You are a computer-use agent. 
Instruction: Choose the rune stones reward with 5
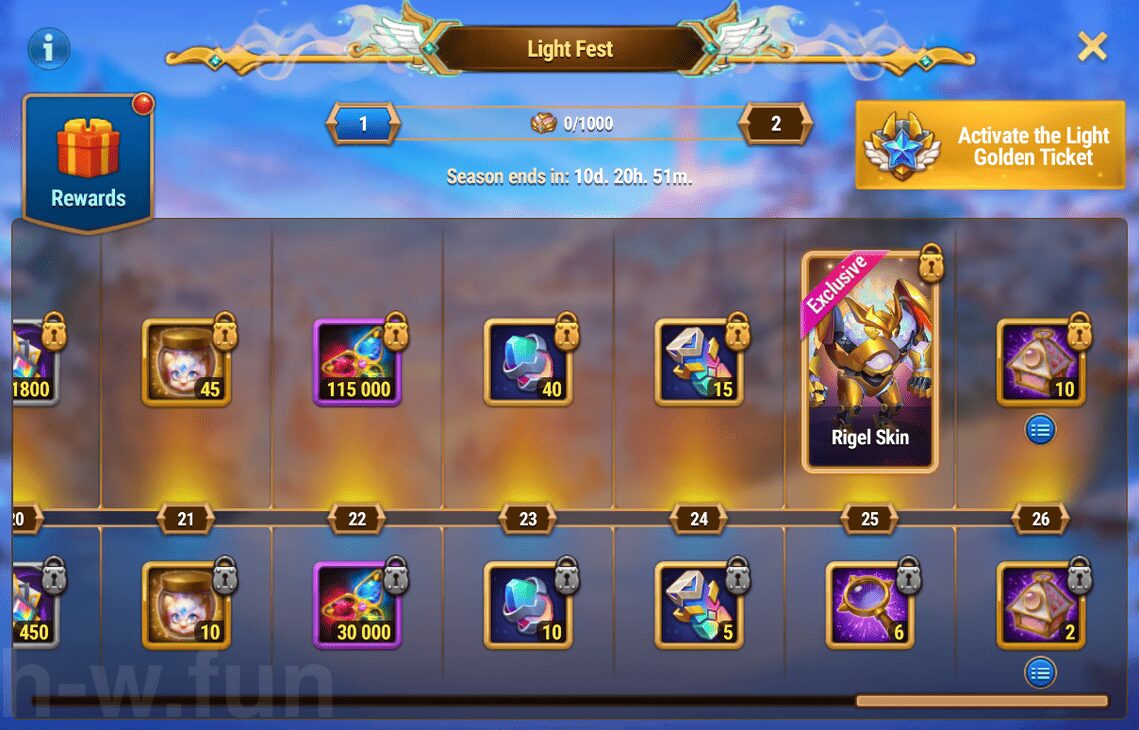click(699, 604)
